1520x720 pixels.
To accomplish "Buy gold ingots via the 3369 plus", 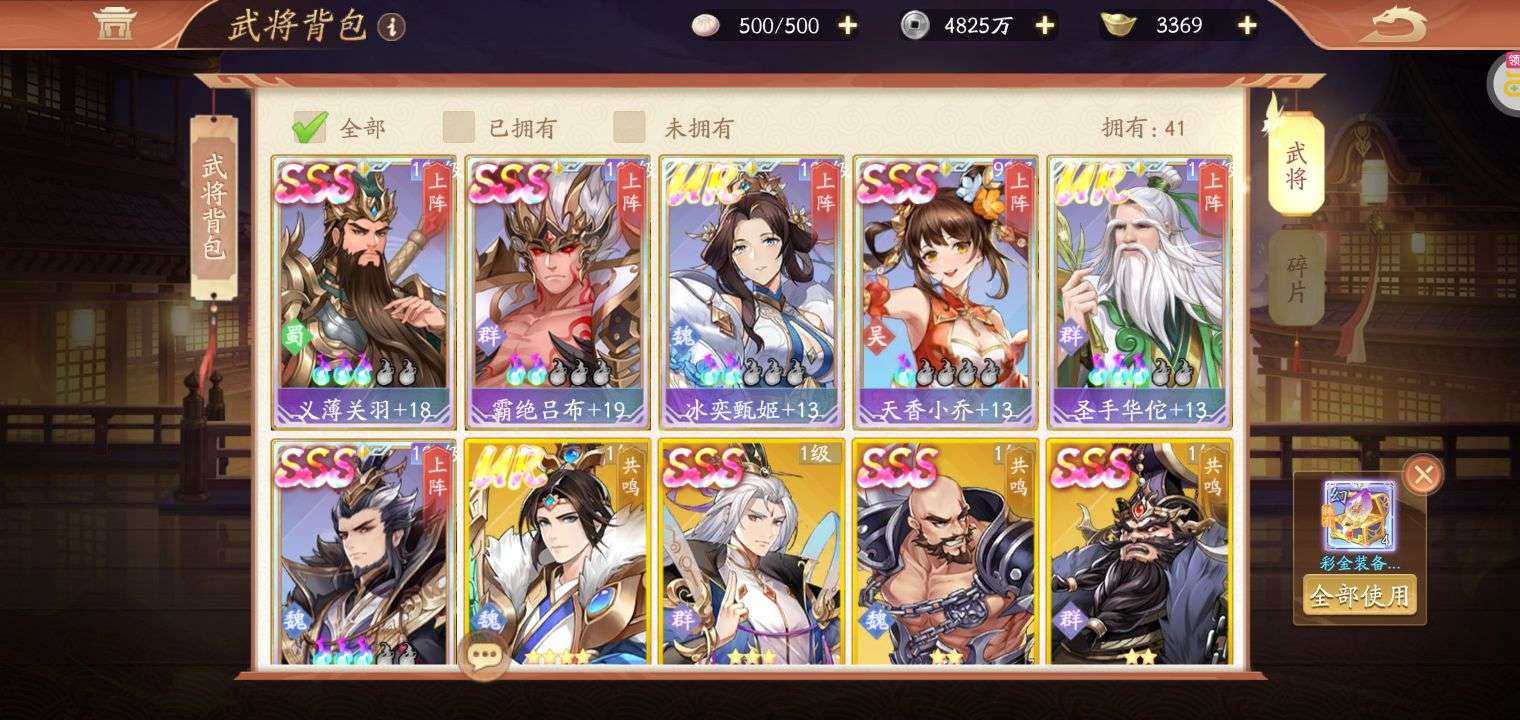I will coord(1247,25).
